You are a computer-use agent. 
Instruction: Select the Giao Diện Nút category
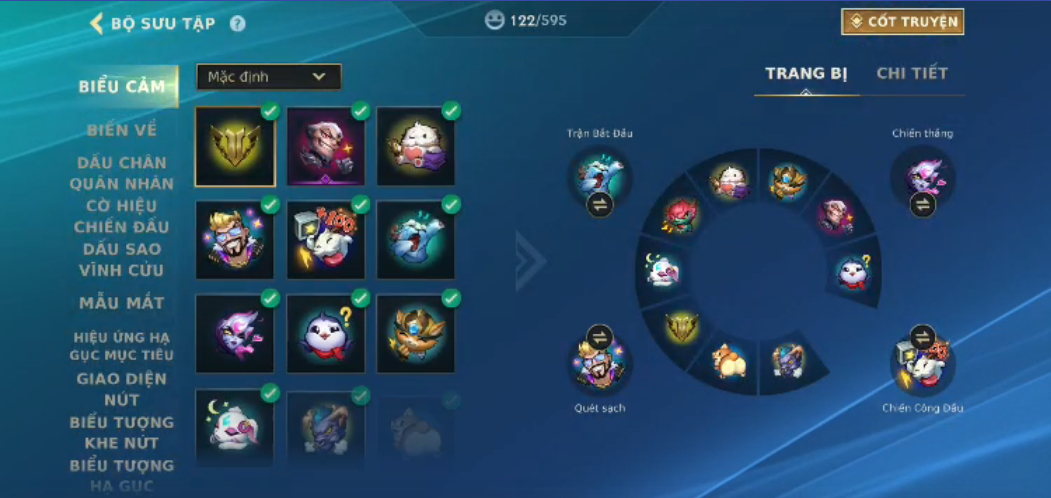click(x=122, y=389)
